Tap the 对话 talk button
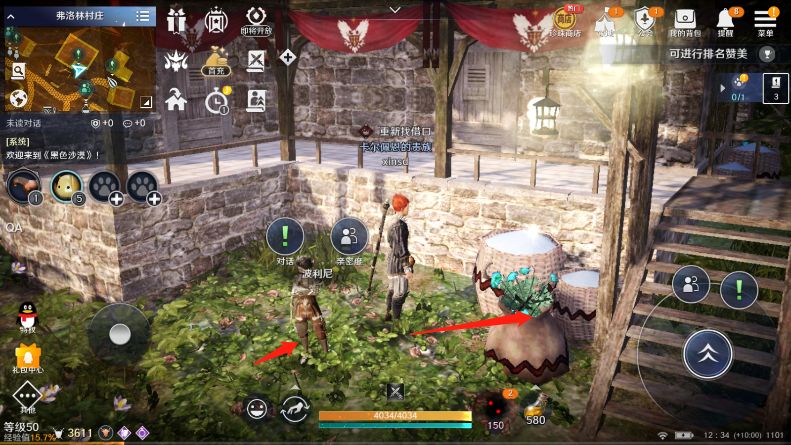 pyautogui.click(x=285, y=238)
